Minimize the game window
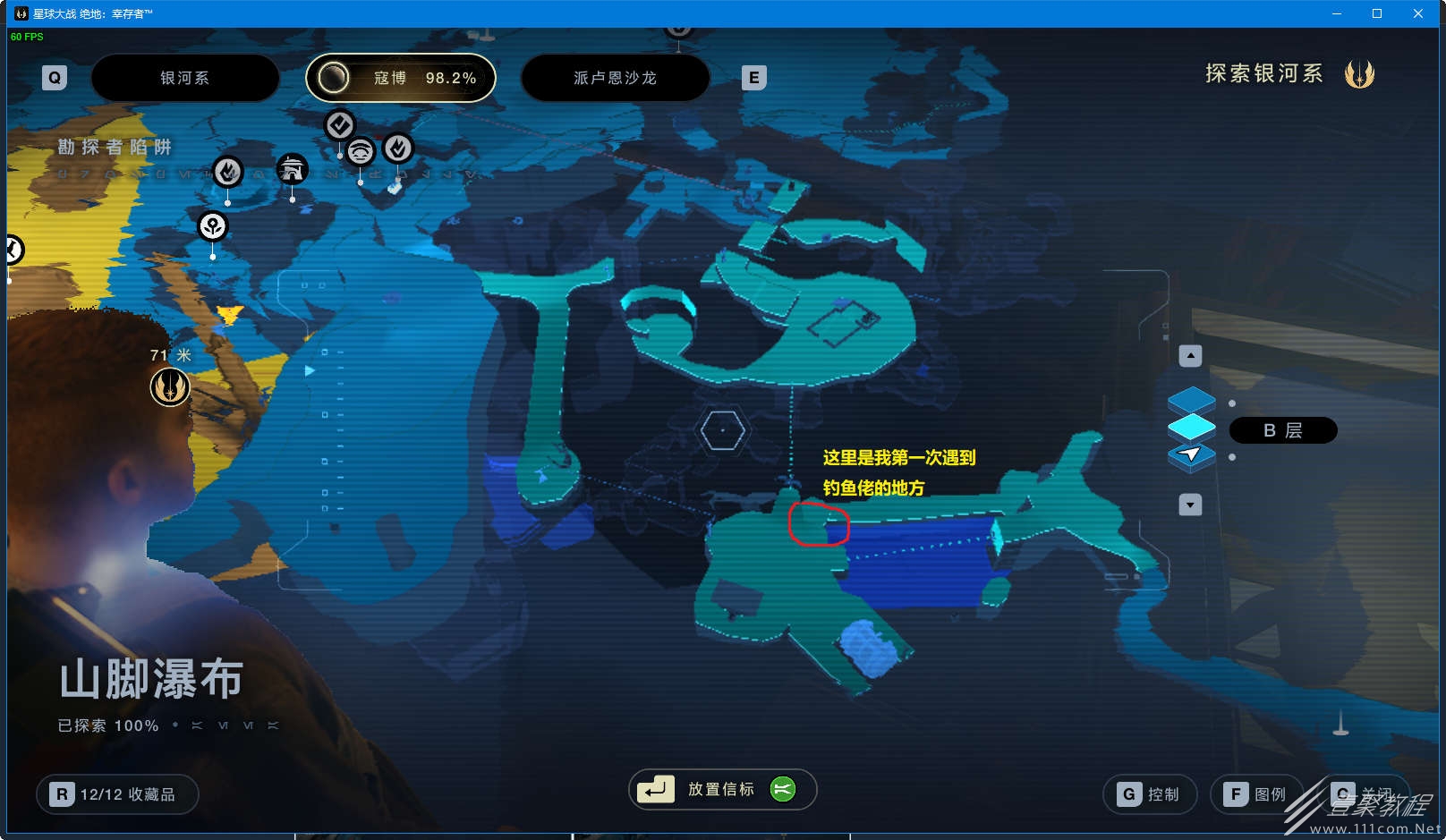 coord(1337,13)
